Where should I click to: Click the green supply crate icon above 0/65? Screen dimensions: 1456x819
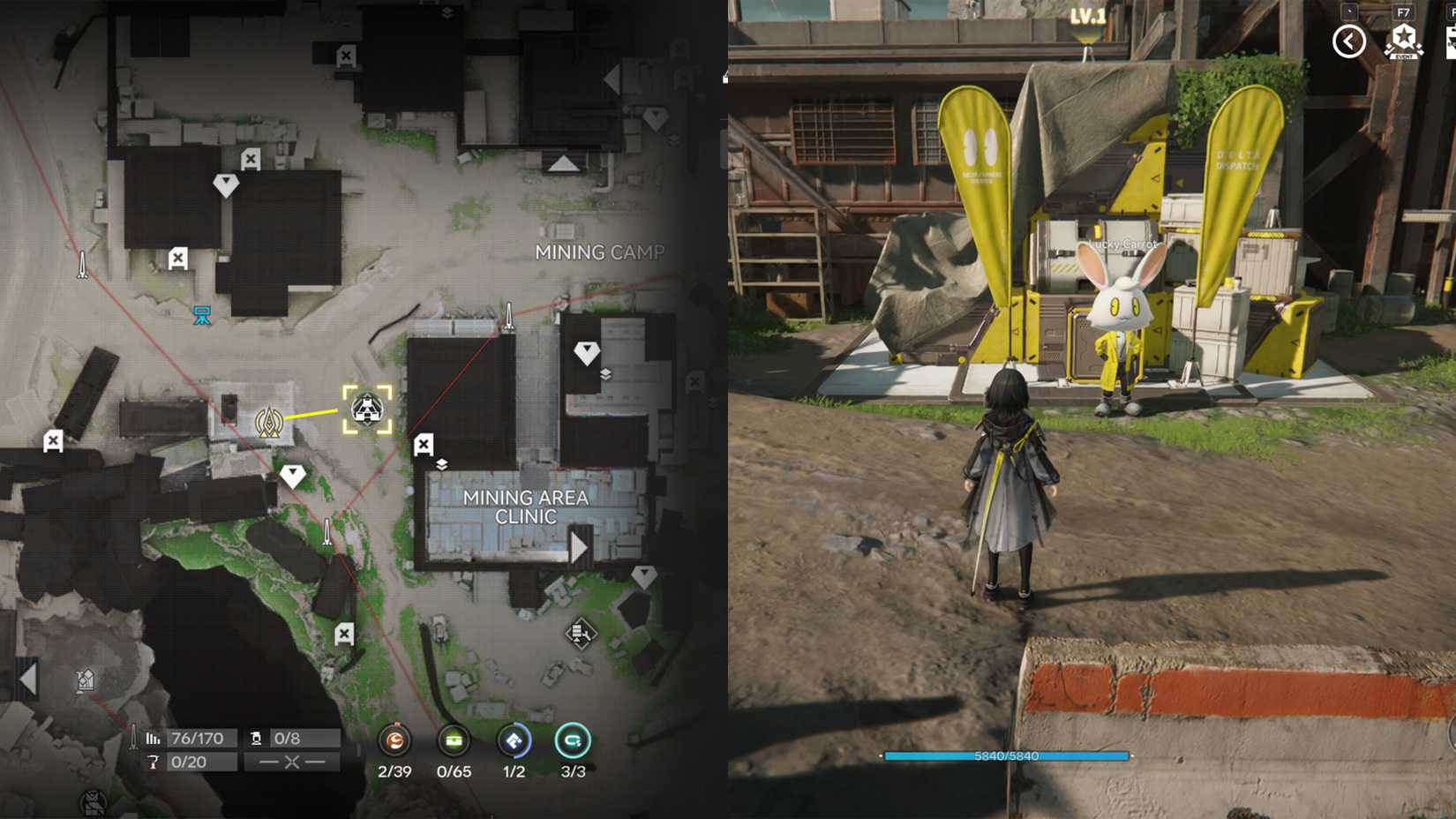coord(454,740)
